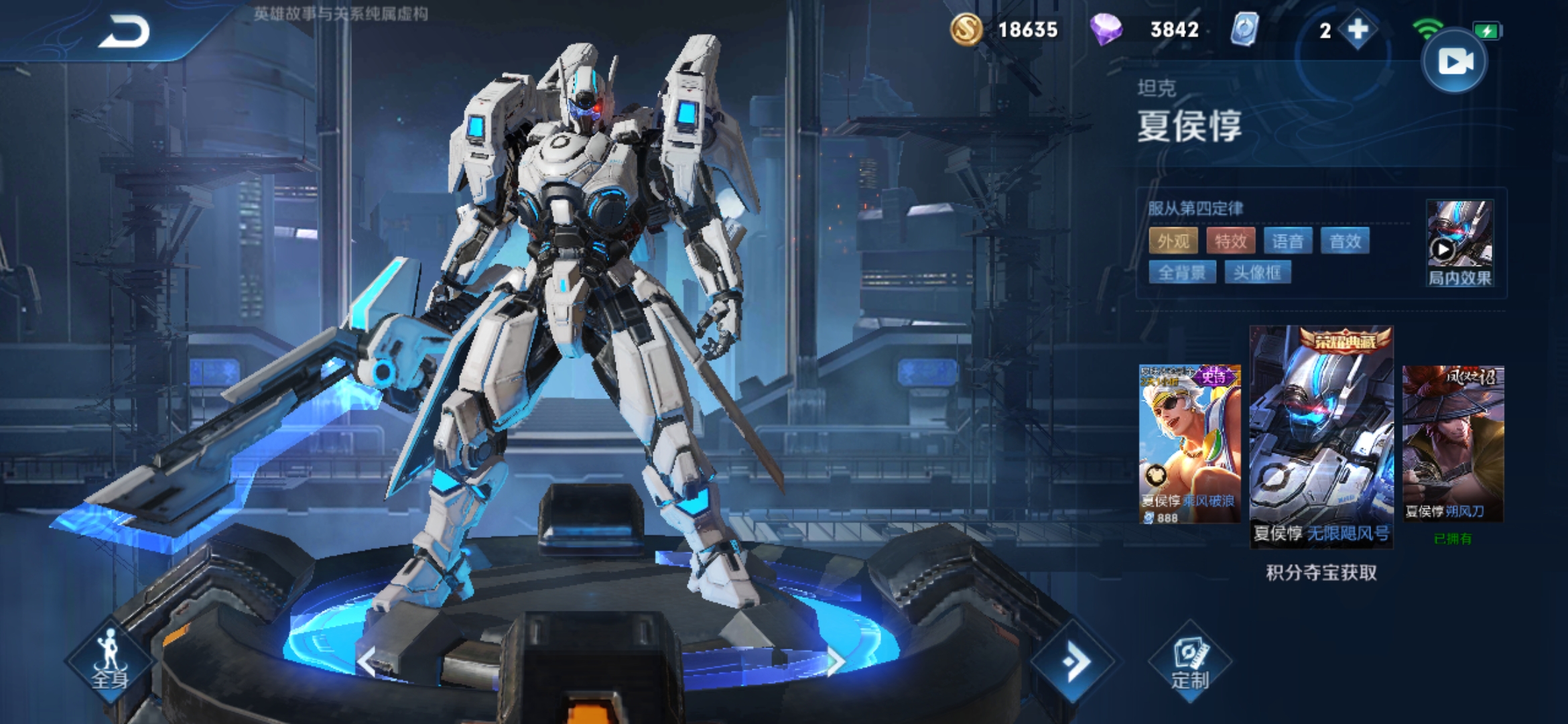Open the 定制 customize button

(1190, 662)
